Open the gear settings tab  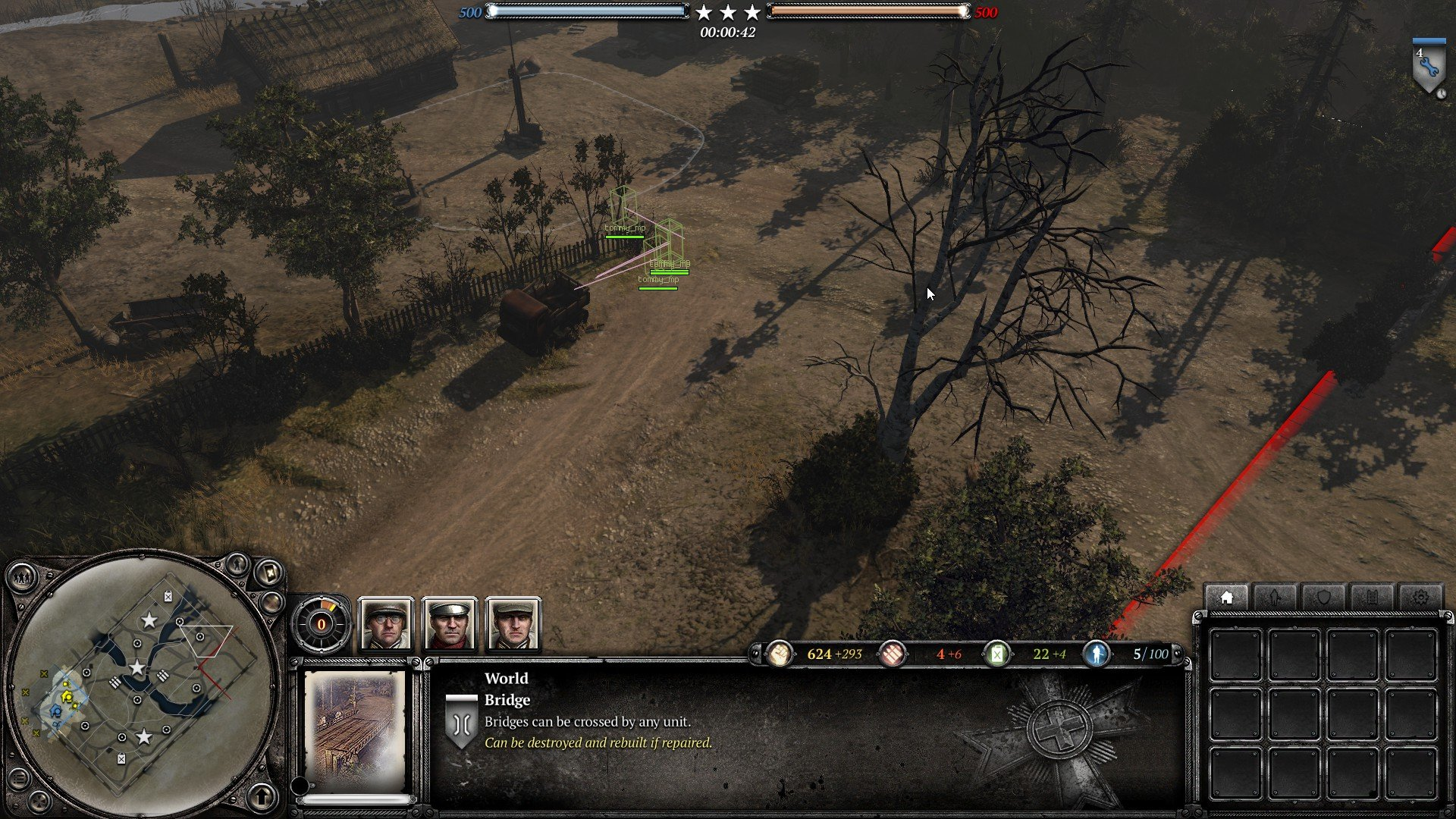pos(1420,598)
